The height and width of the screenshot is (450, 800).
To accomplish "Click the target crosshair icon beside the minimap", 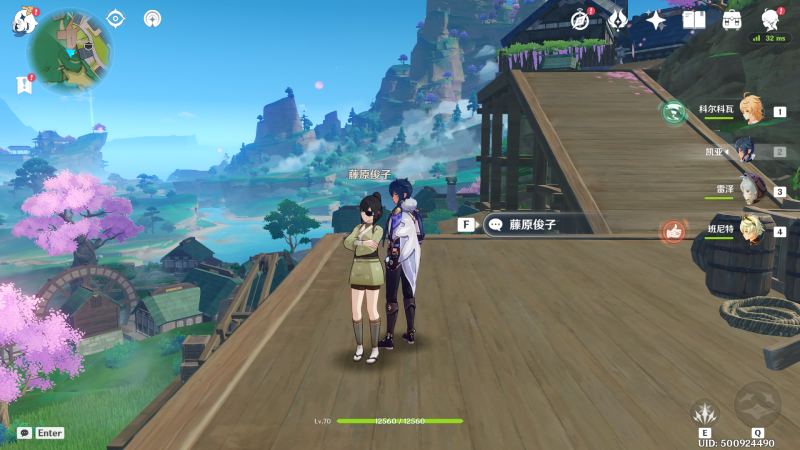I will pyautogui.click(x=115, y=18).
